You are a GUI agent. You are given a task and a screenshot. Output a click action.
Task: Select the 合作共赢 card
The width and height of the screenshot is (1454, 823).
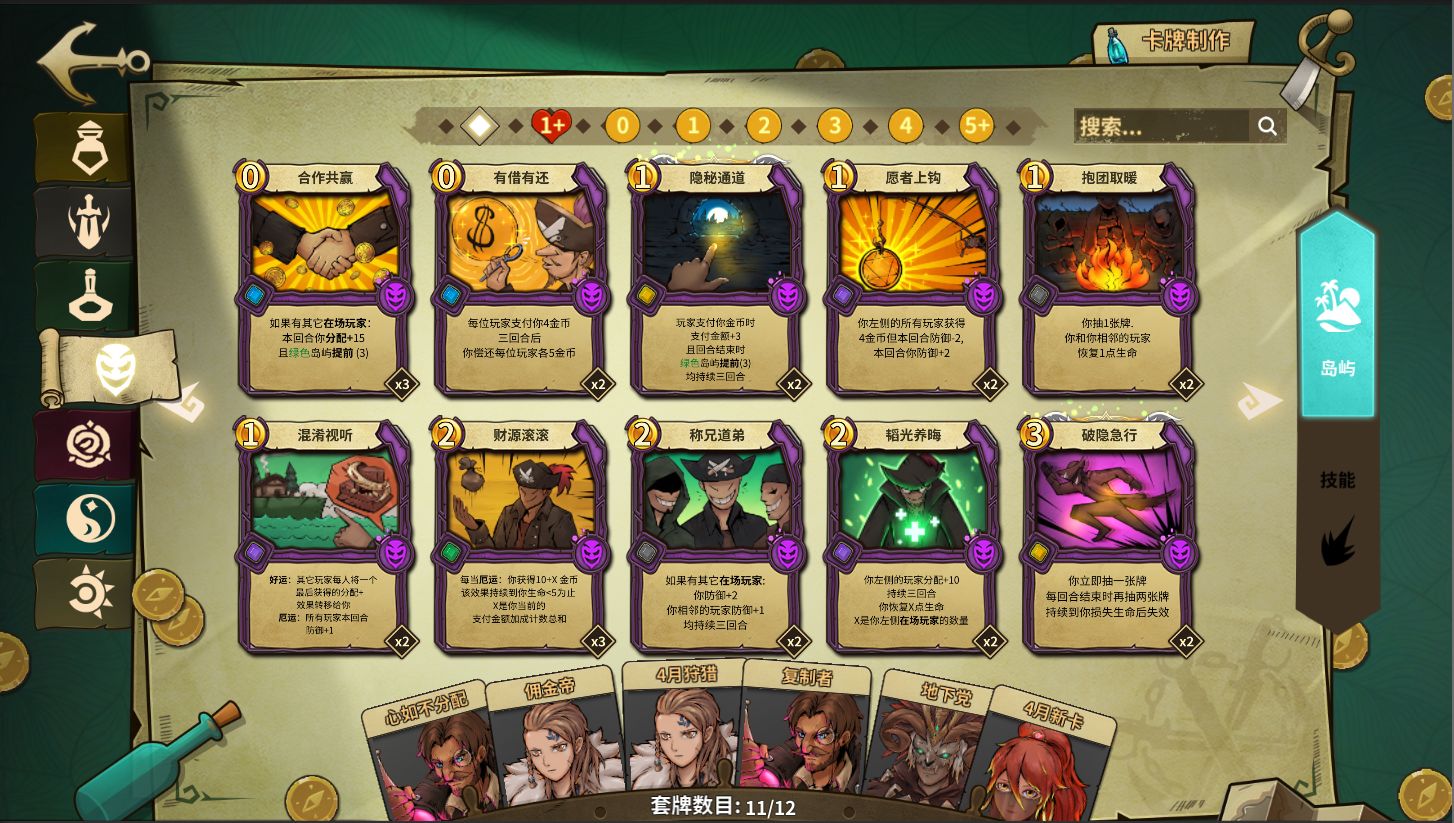pos(325,280)
